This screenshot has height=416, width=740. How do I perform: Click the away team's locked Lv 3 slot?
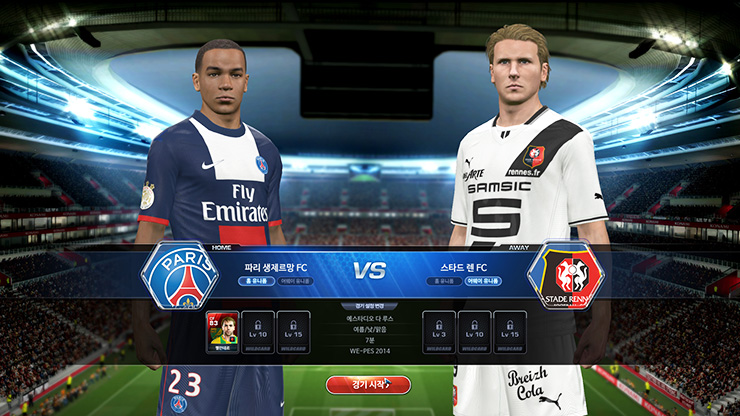[438, 332]
